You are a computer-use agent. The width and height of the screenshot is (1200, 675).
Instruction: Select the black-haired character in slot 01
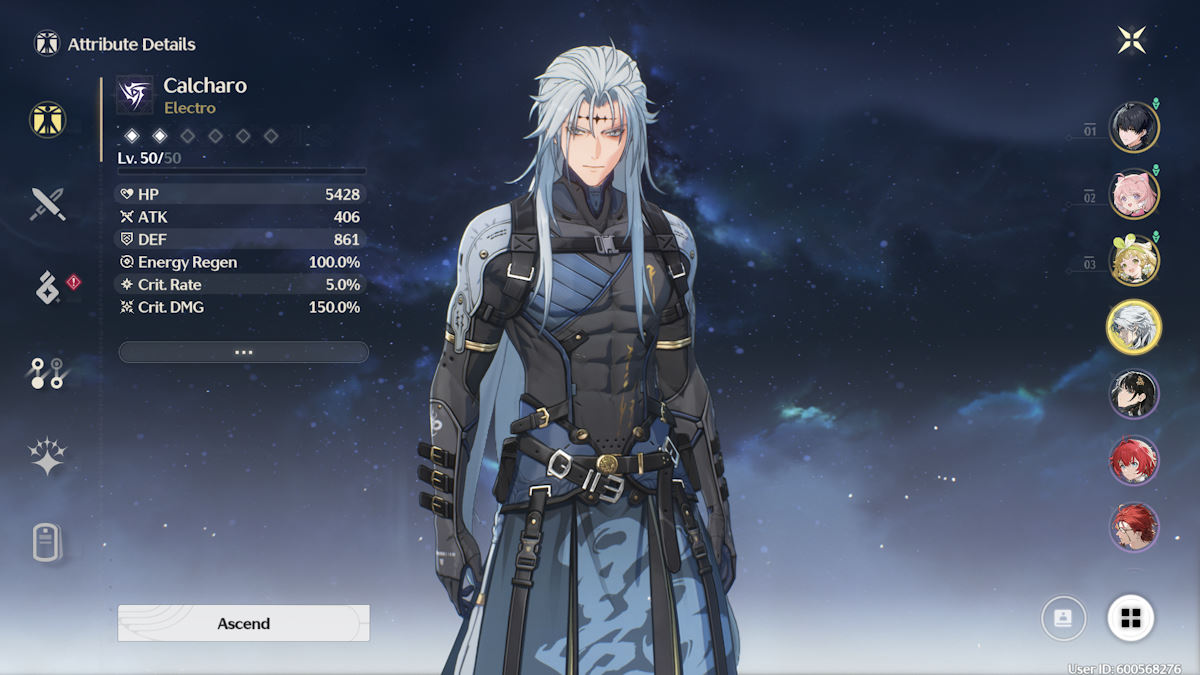[x=1134, y=128]
